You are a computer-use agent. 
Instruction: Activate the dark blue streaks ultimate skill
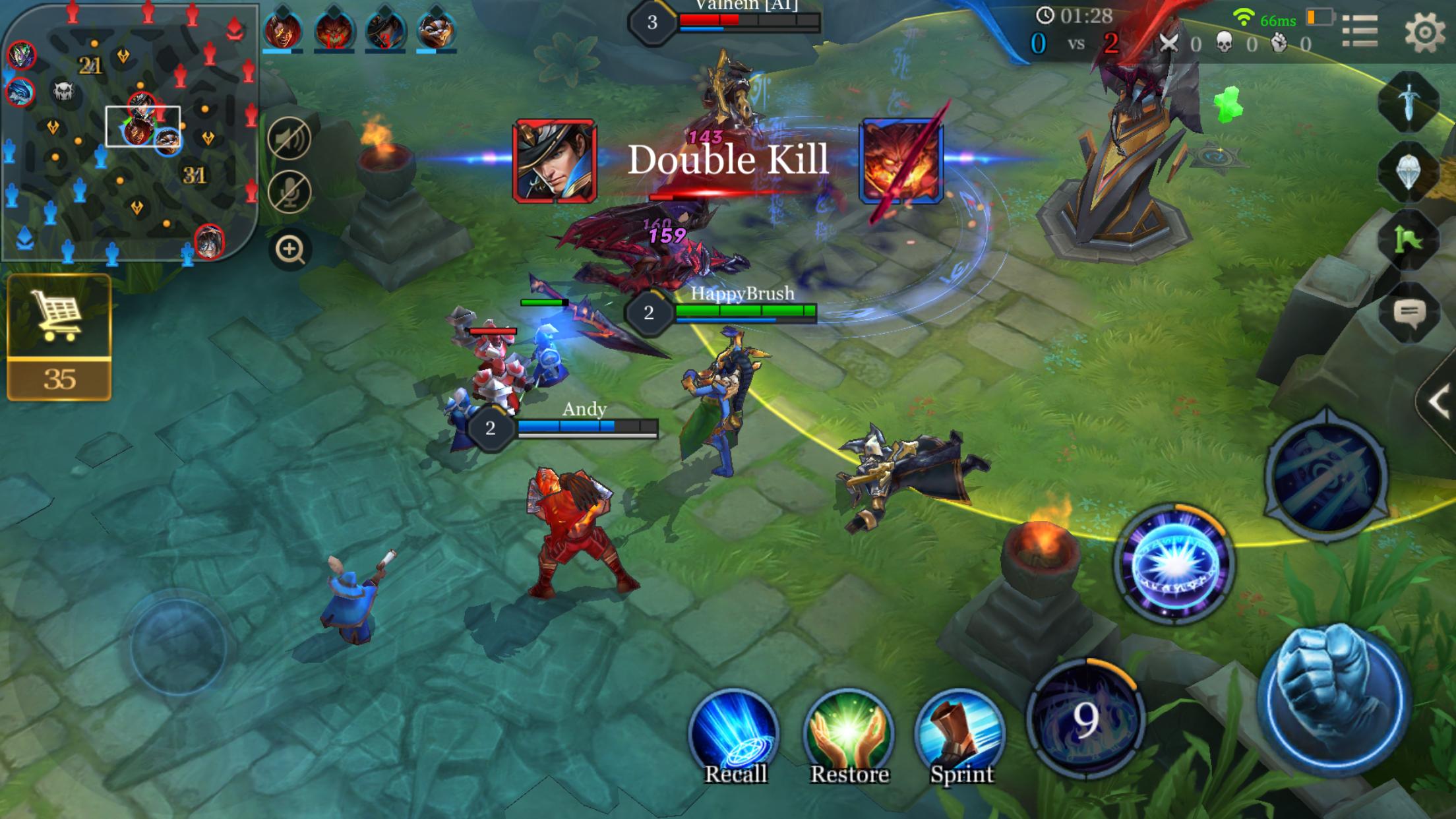(x=1327, y=475)
